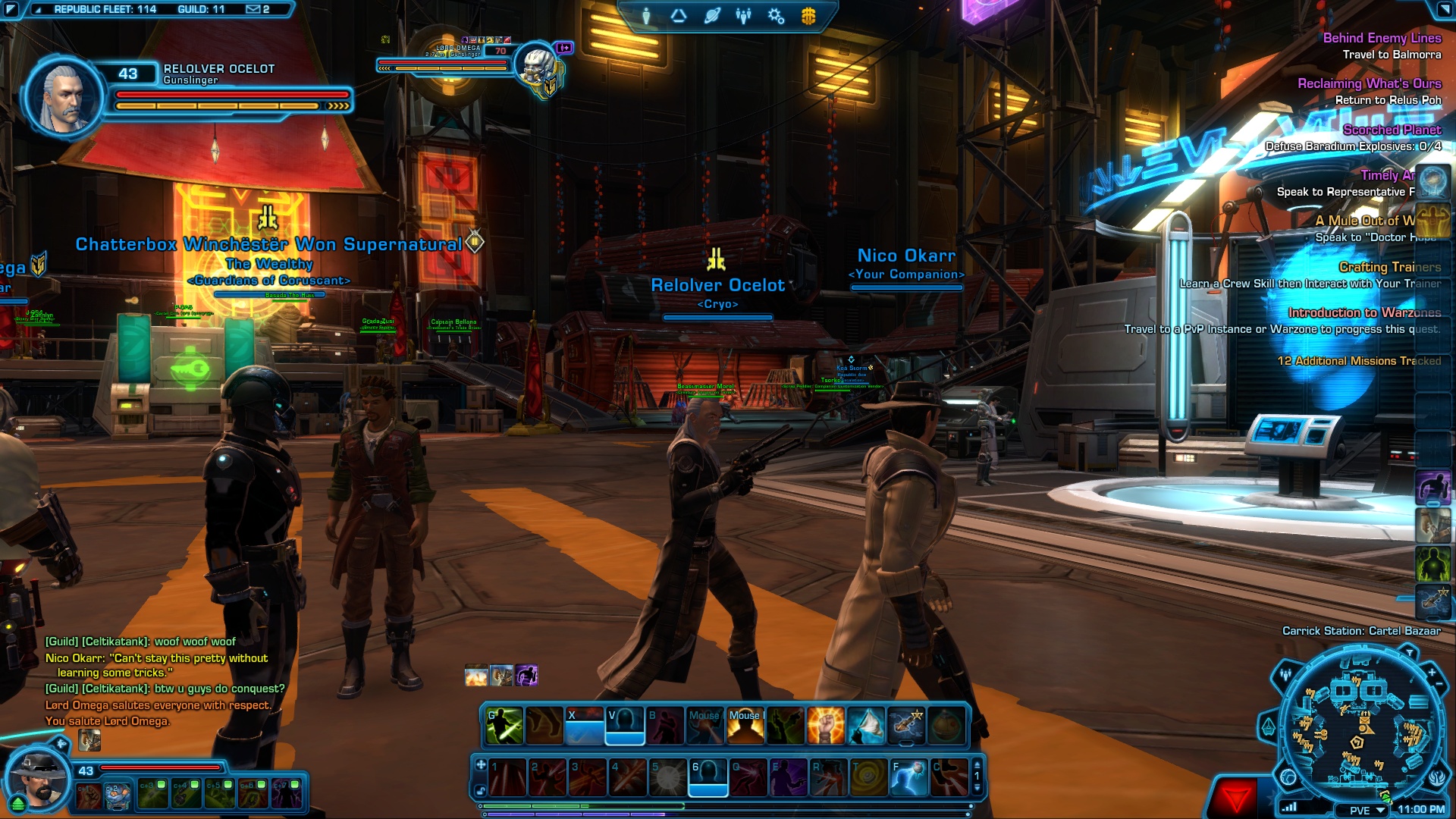This screenshot has height=819, width=1456.
Task: Open the gear settings menu
Action: [x=776, y=16]
